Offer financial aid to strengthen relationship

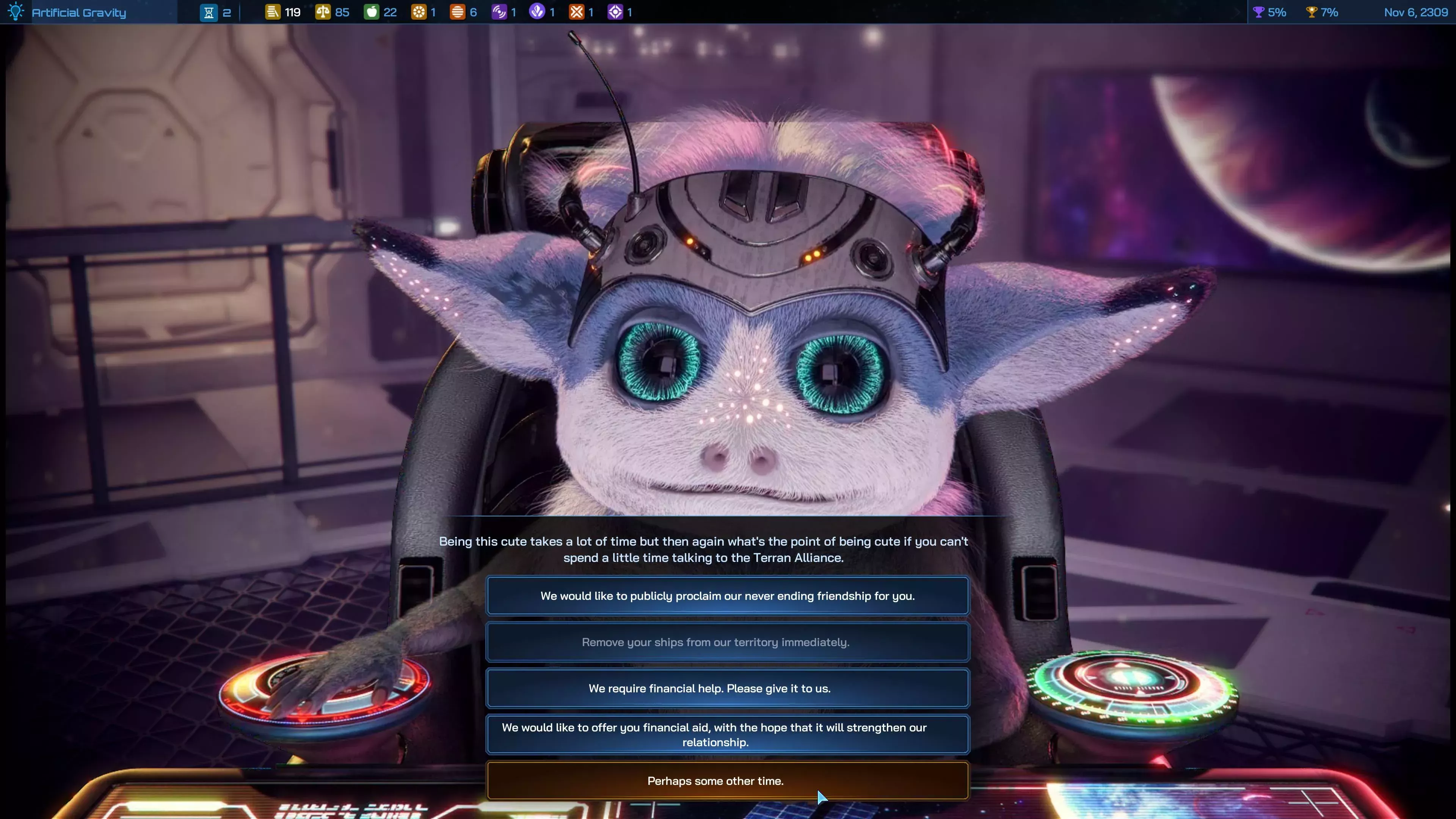tap(728, 734)
